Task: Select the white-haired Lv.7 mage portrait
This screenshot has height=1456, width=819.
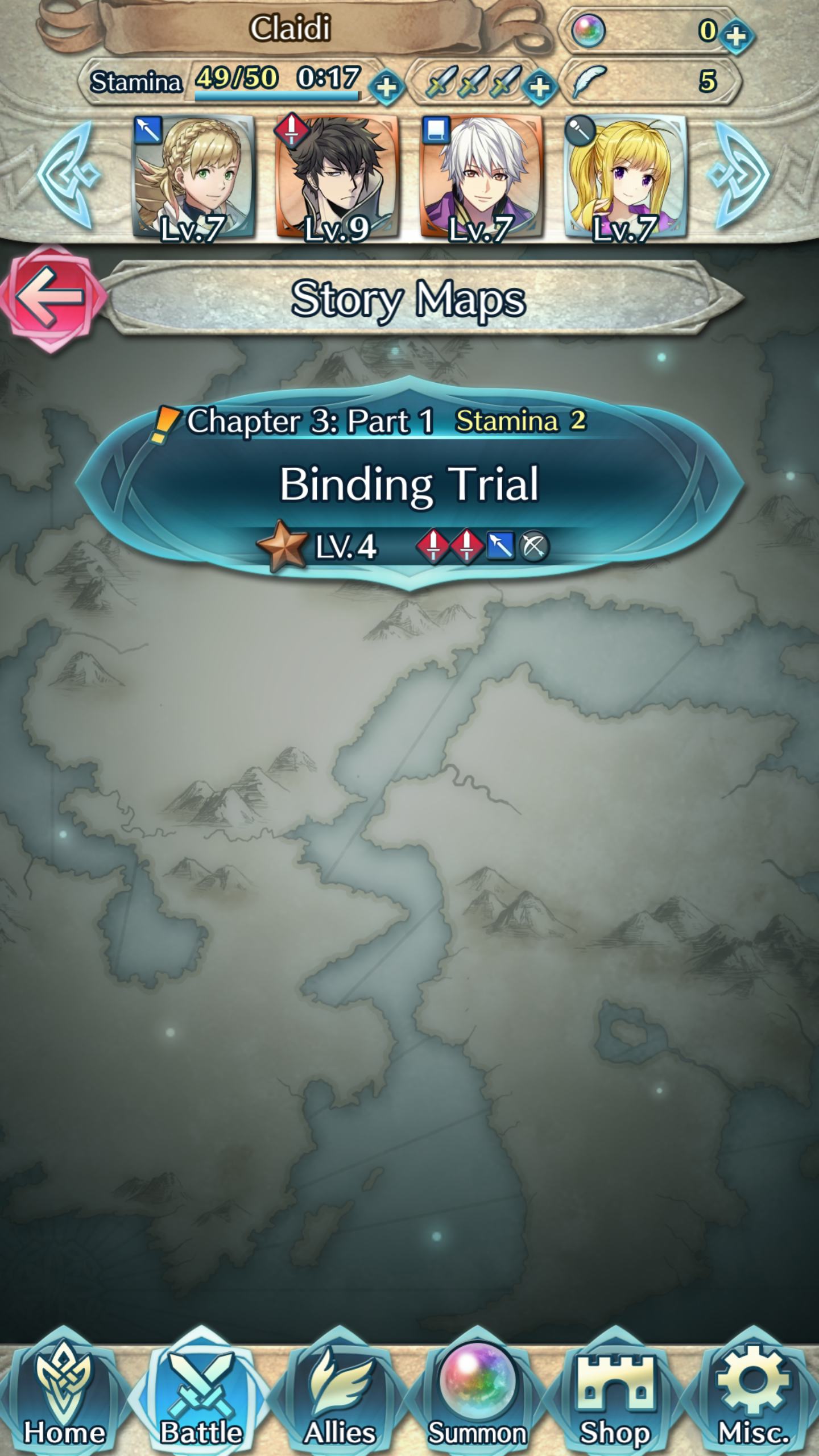Action: tap(483, 173)
